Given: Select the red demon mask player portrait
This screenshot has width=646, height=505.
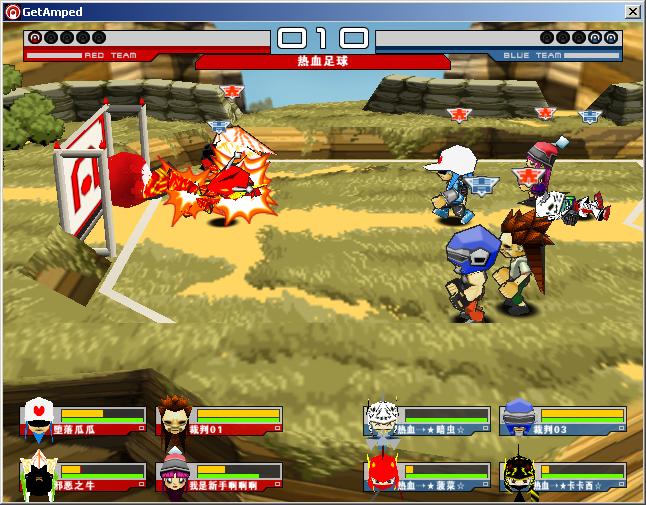Looking at the screenshot, I should pyautogui.click(x=382, y=474).
